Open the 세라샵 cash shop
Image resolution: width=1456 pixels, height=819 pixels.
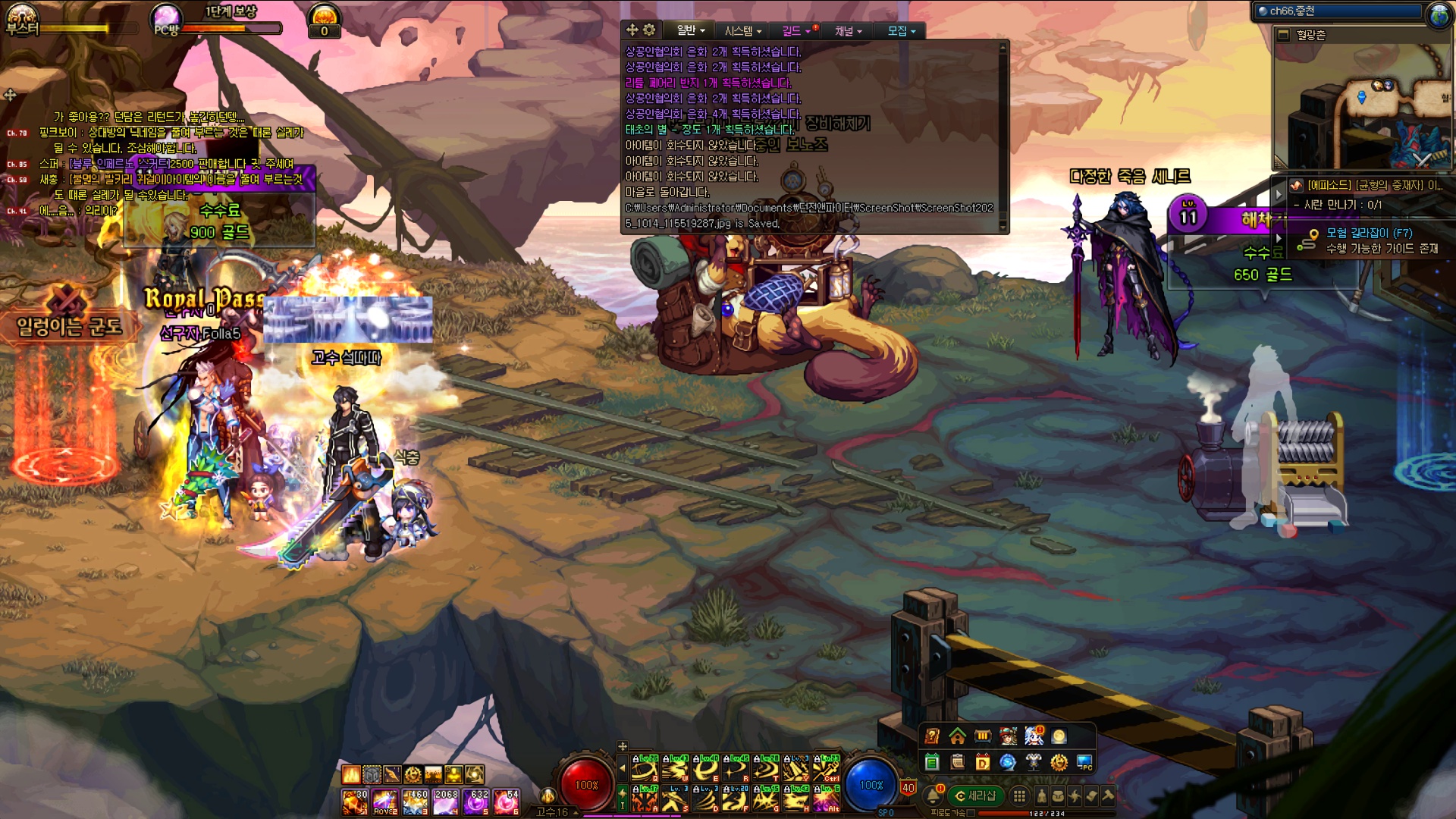pos(975,795)
